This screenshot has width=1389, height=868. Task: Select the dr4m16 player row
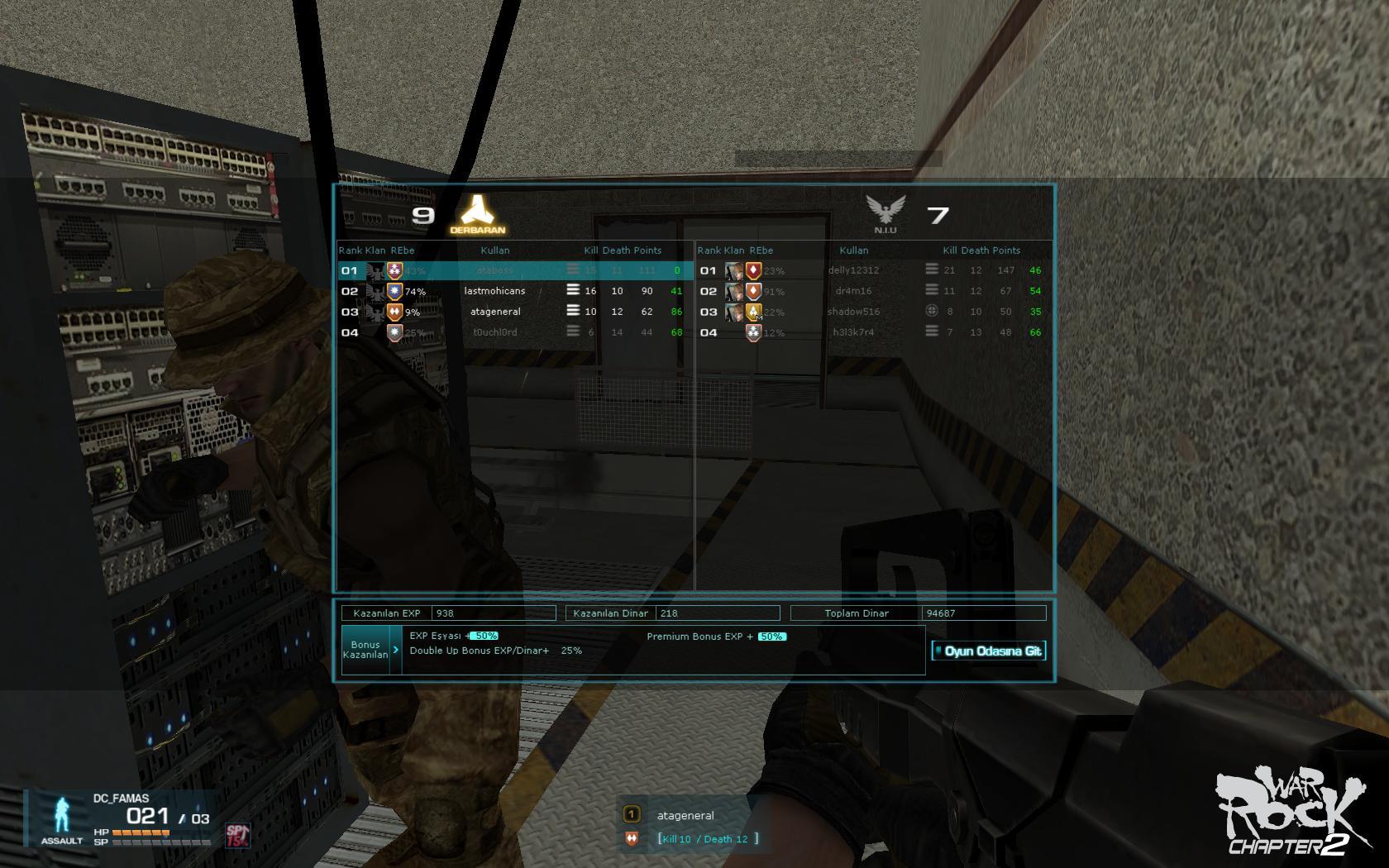[853, 291]
